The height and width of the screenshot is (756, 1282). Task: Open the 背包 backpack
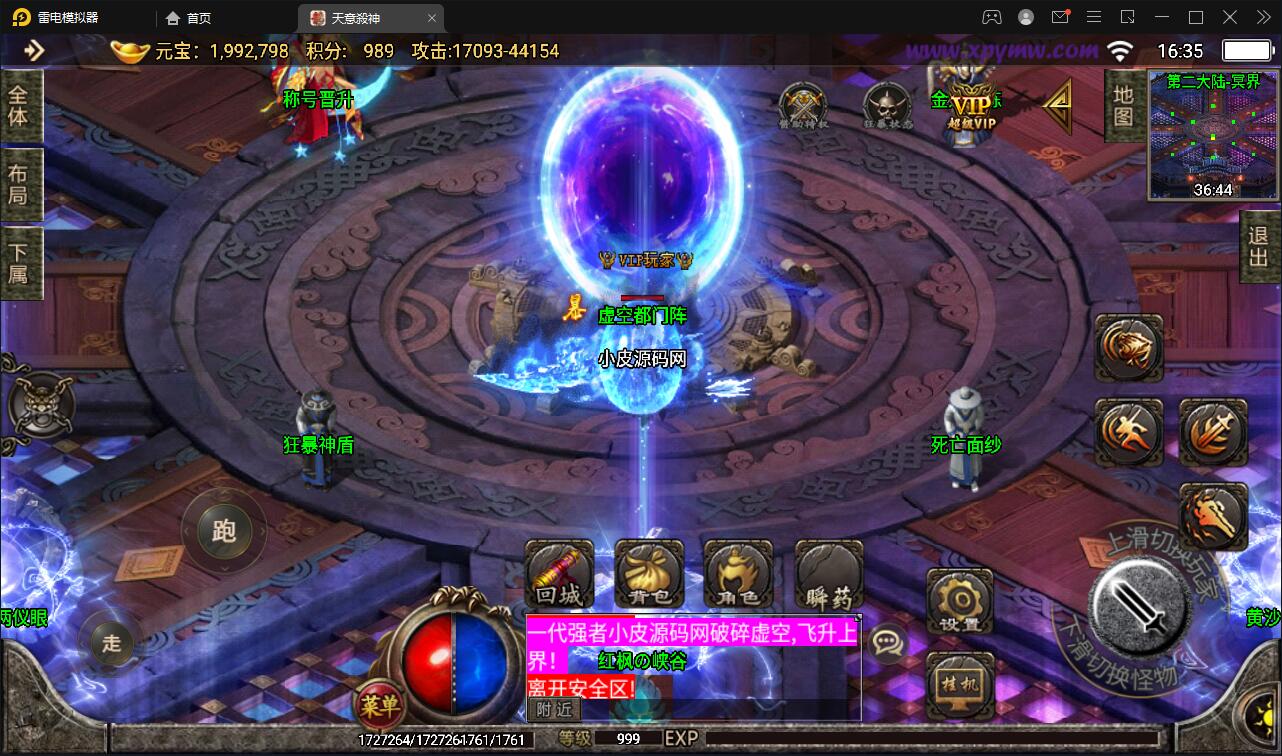click(649, 575)
